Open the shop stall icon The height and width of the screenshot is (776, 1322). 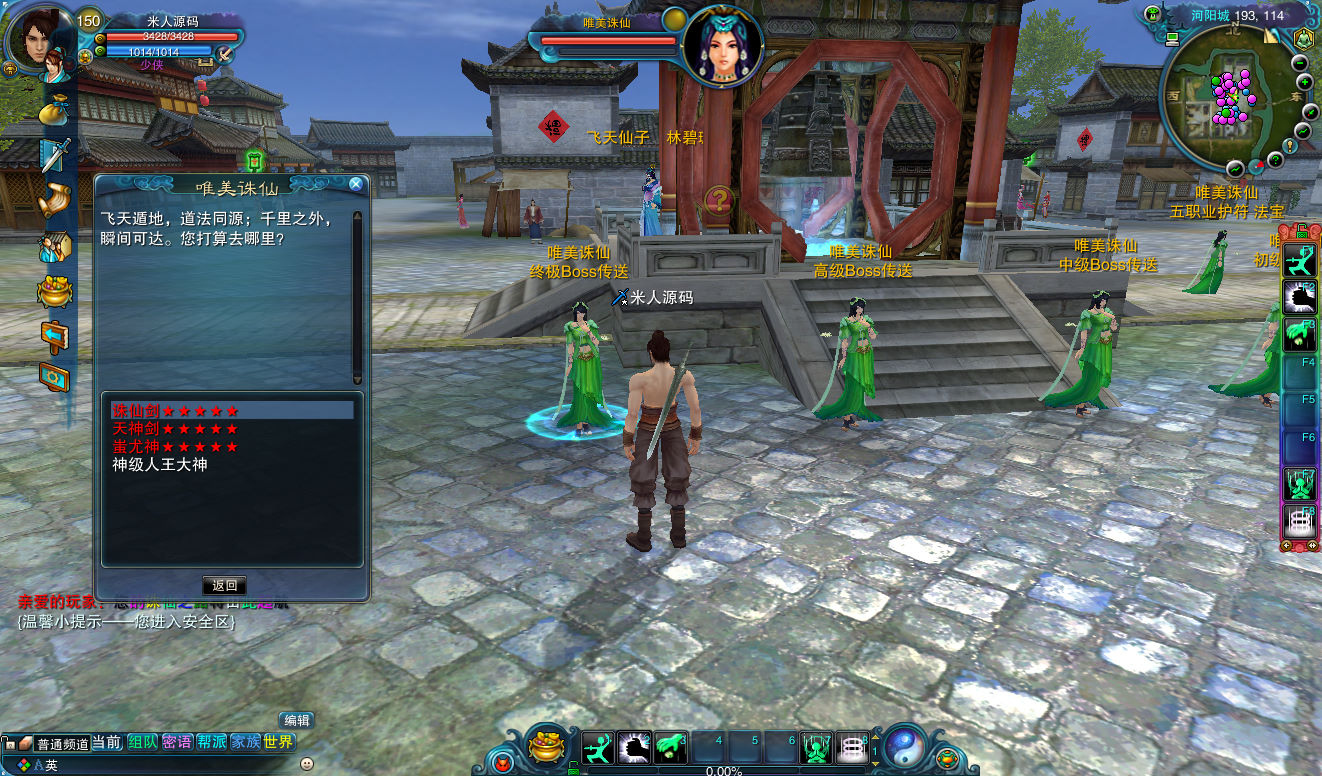(55, 245)
